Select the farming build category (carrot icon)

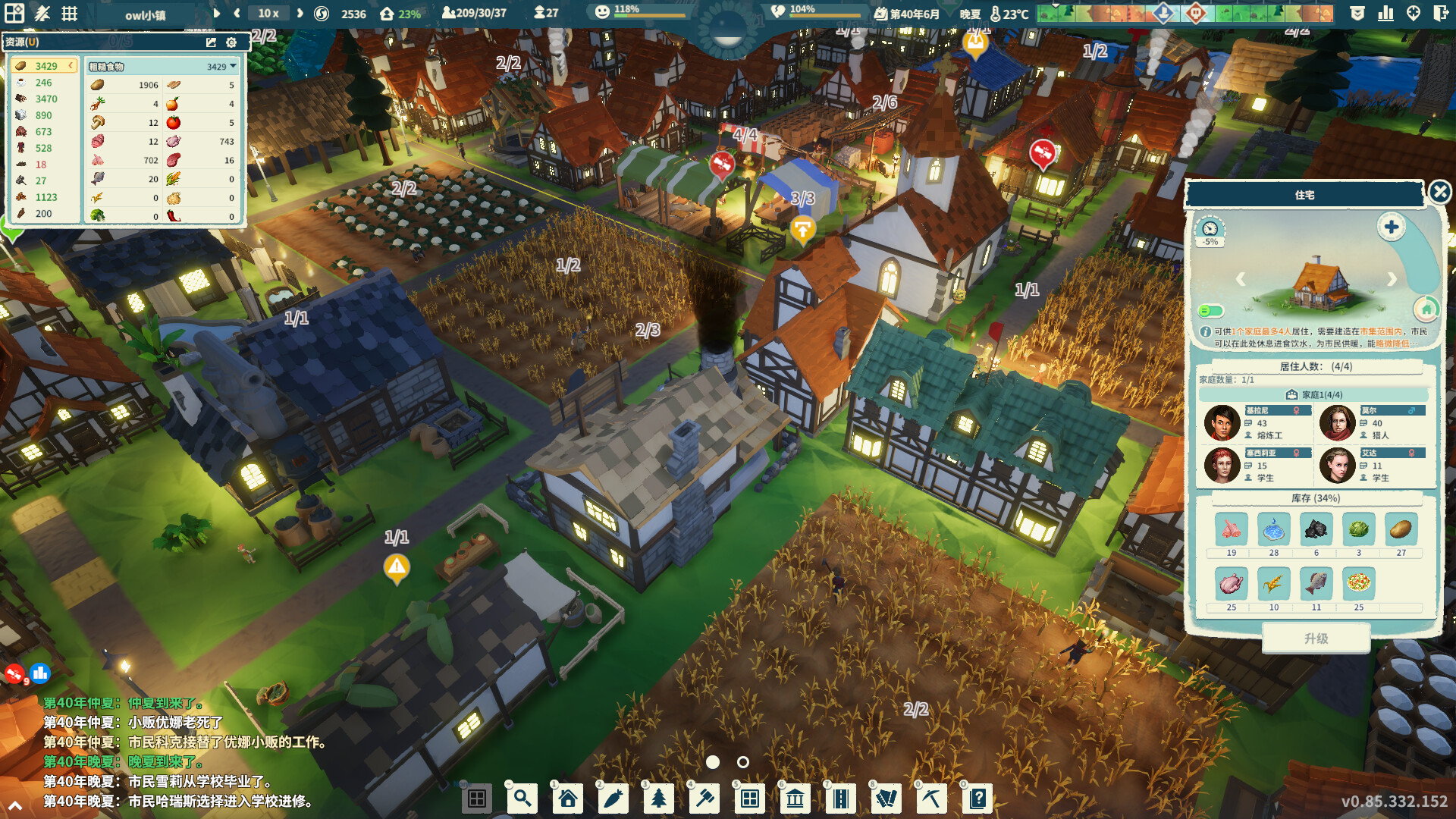[x=613, y=798]
